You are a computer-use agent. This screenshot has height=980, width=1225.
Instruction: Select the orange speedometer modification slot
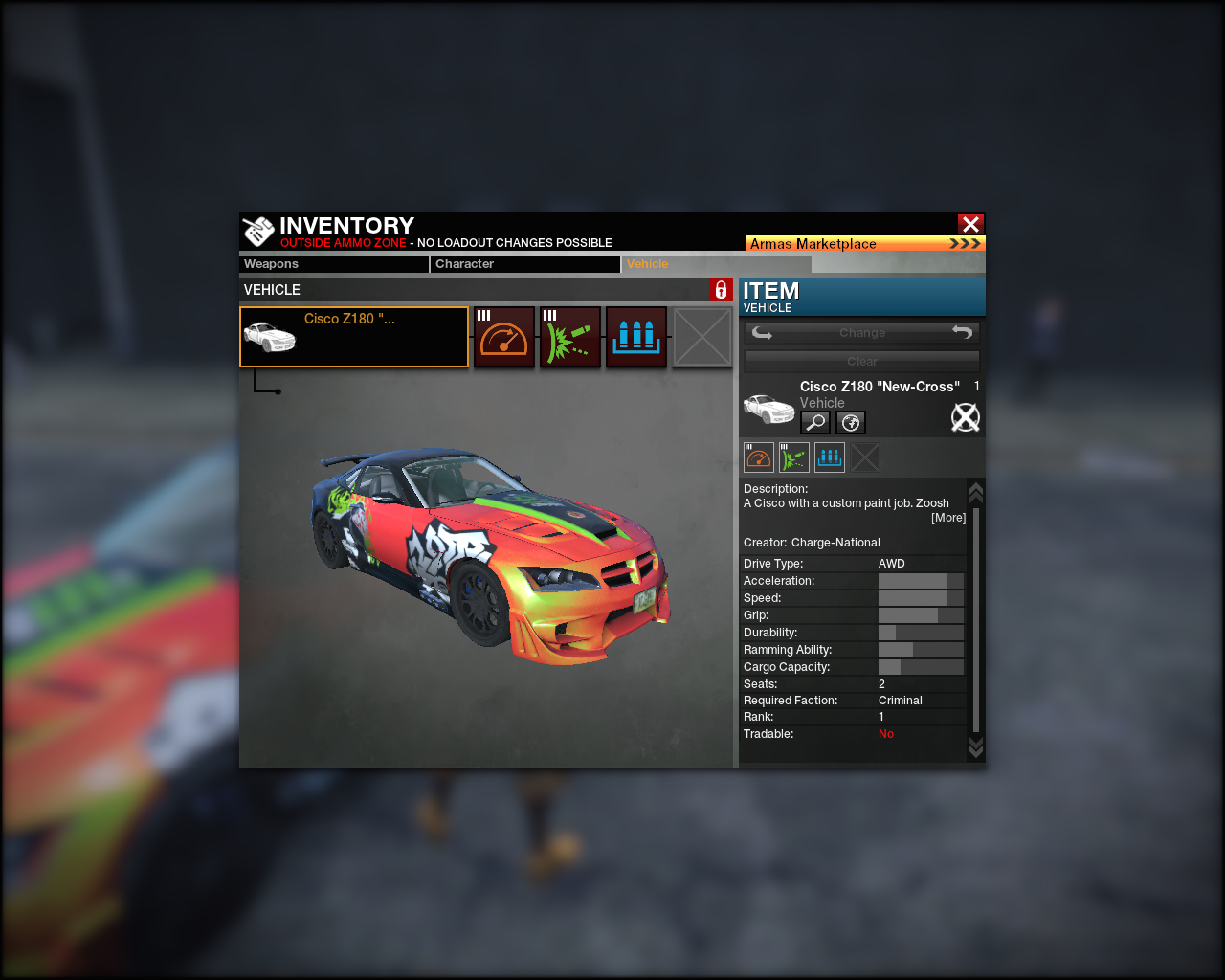(504, 337)
